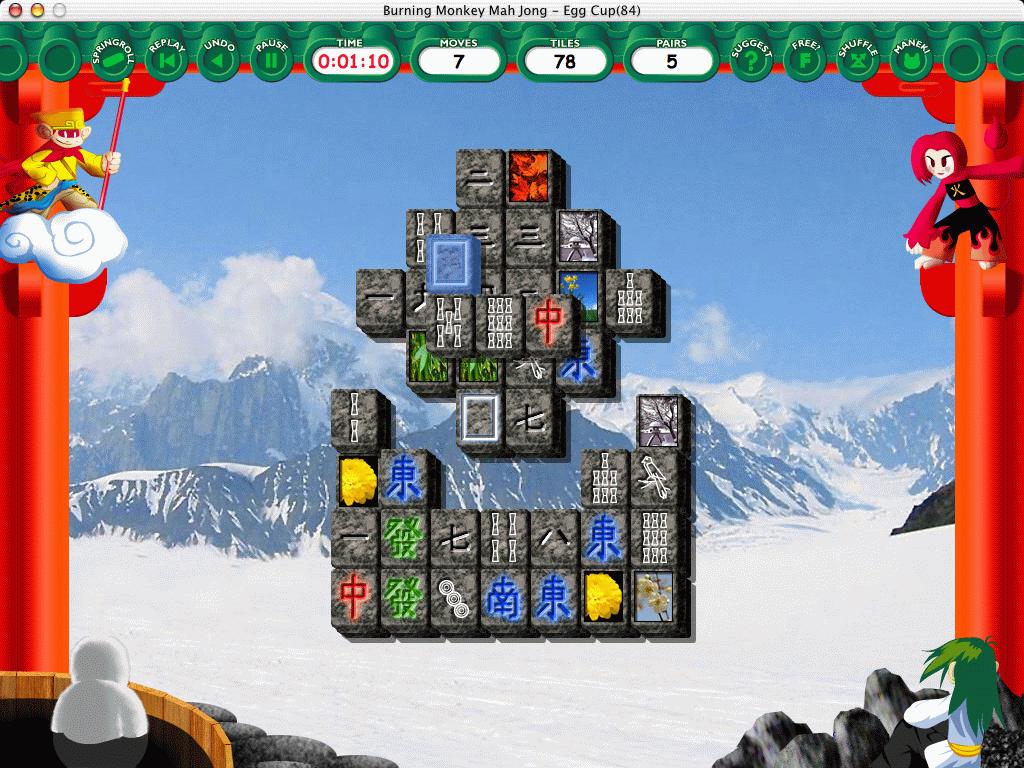1024x768 pixels.
Task: Select the white frame dragon tile
Action: (x=478, y=416)
